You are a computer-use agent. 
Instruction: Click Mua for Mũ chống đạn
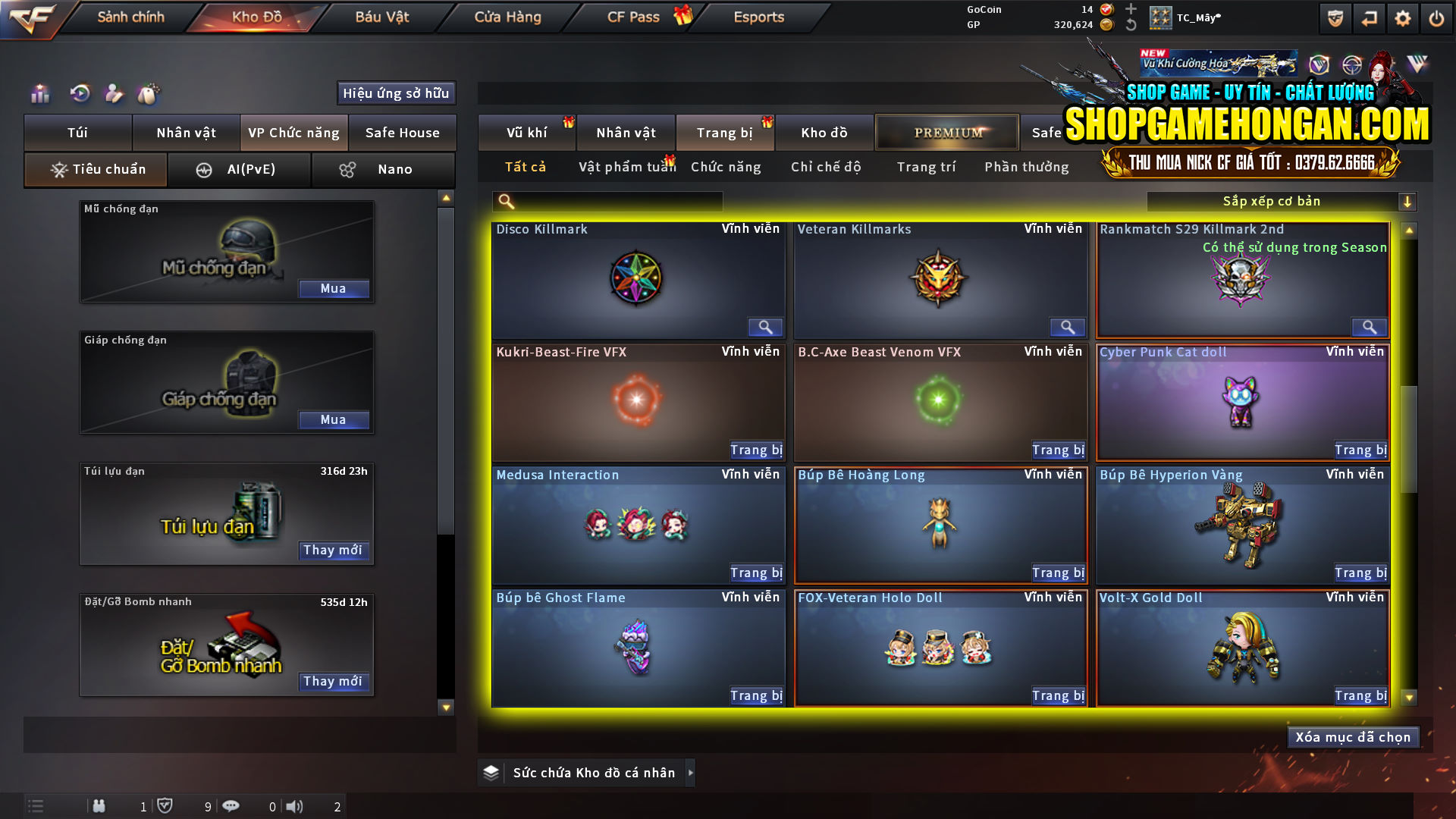tap(334, 288)
